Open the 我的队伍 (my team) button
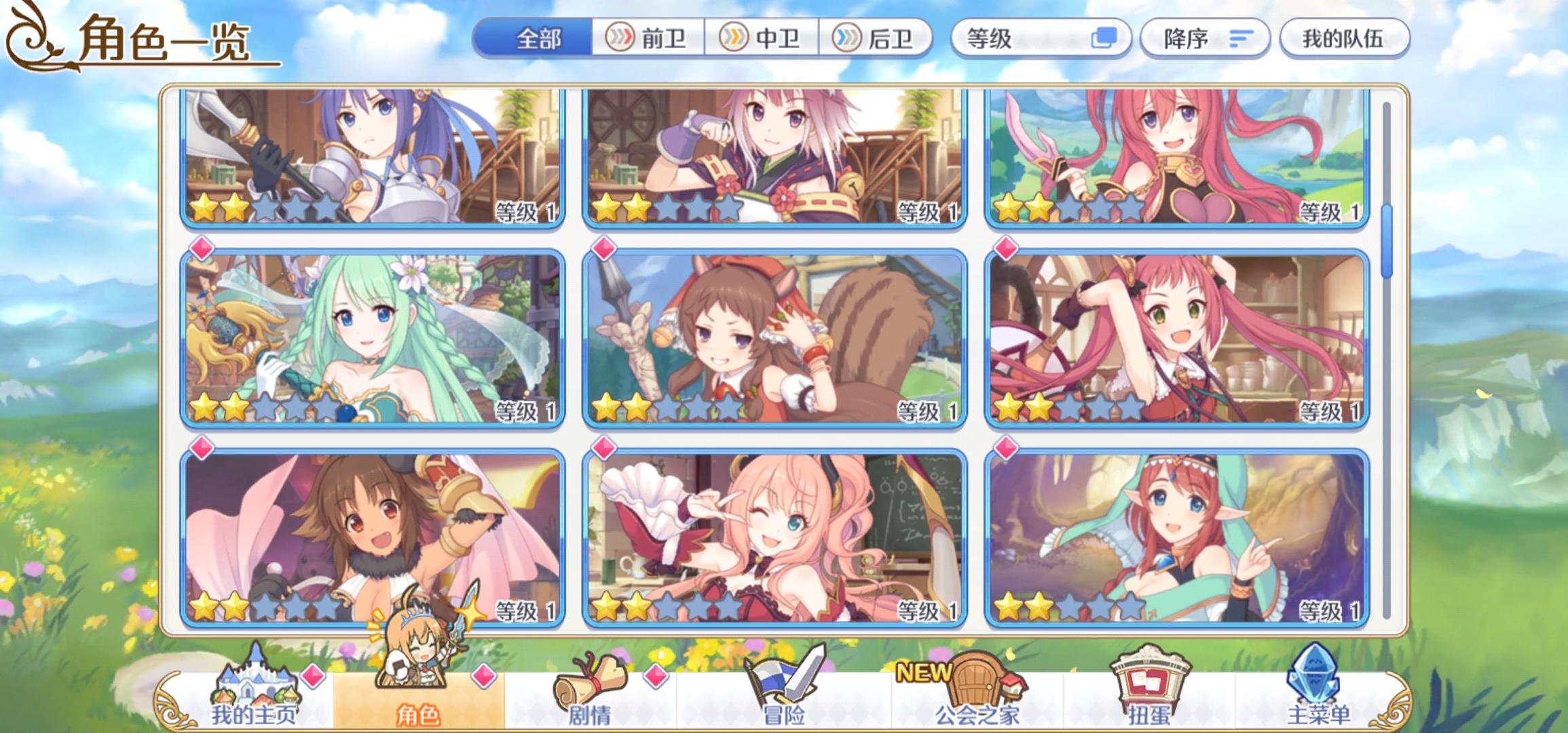This screenshot has height=733, width=1568. pyautogui.click(x=1346, y=39)
